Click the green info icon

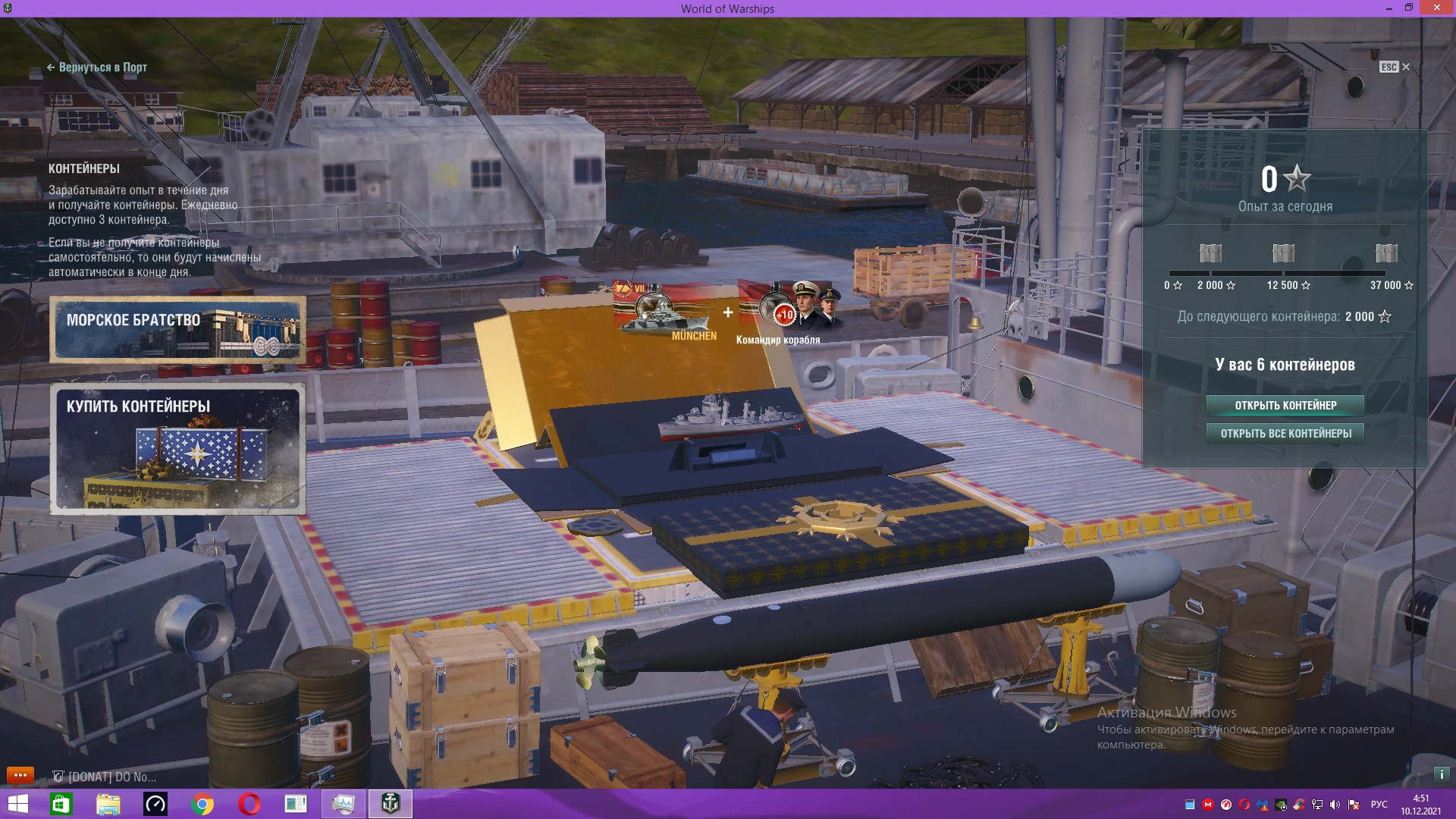coord(1441,775)
